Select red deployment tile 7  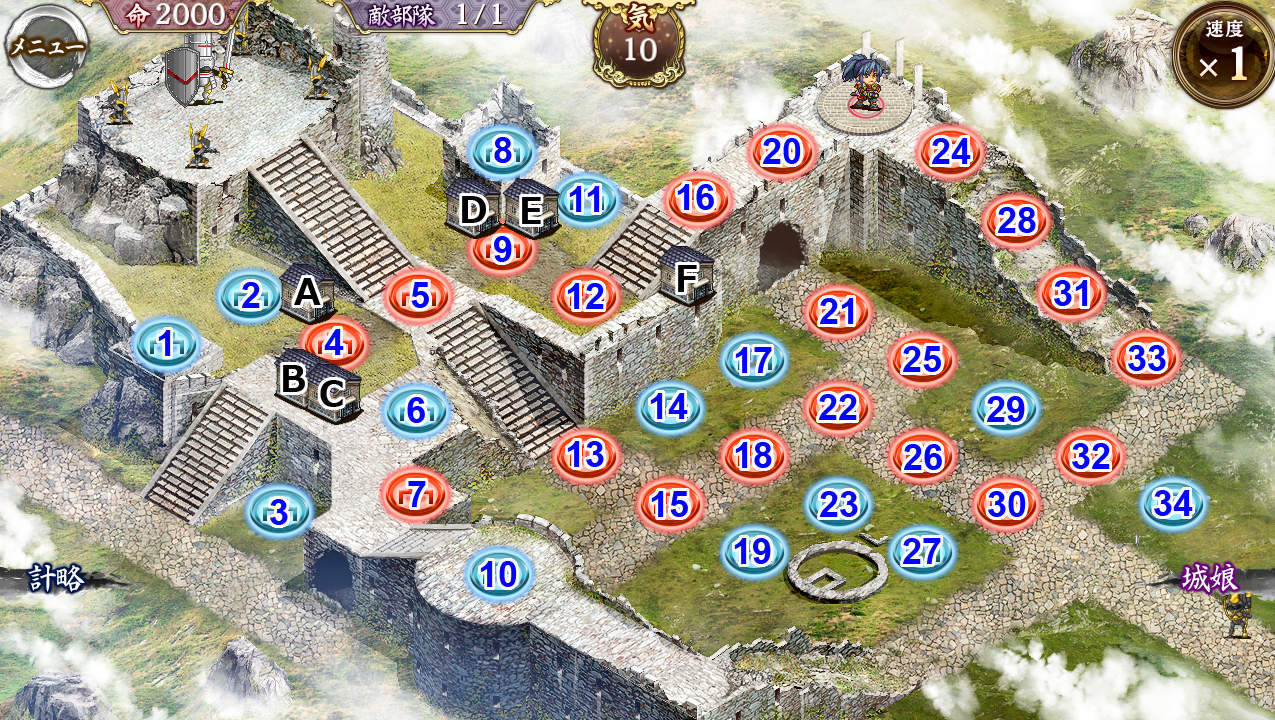(x=416, y=491)
